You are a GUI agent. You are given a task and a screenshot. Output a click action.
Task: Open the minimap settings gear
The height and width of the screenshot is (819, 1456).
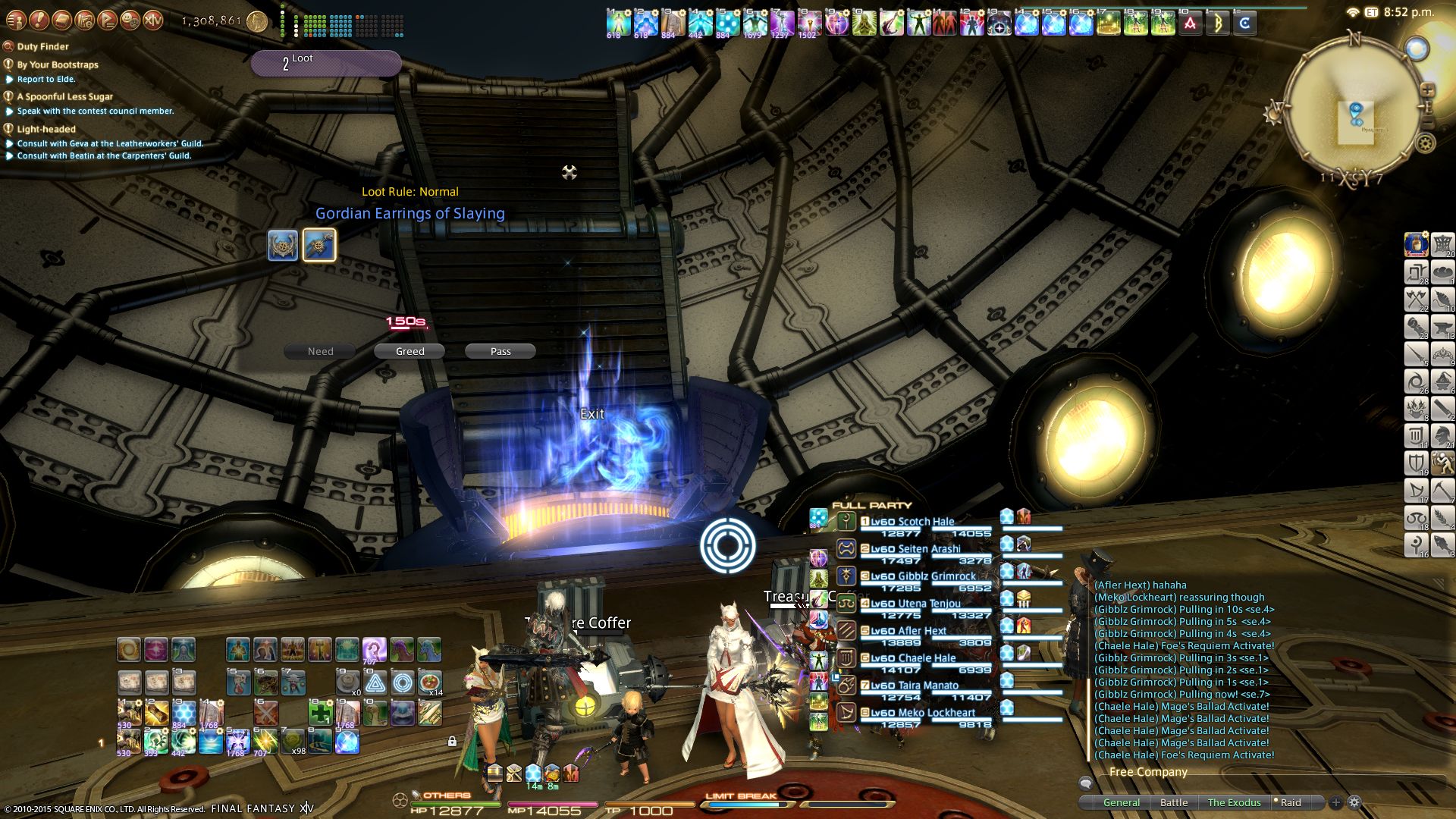pos(1426,143)
